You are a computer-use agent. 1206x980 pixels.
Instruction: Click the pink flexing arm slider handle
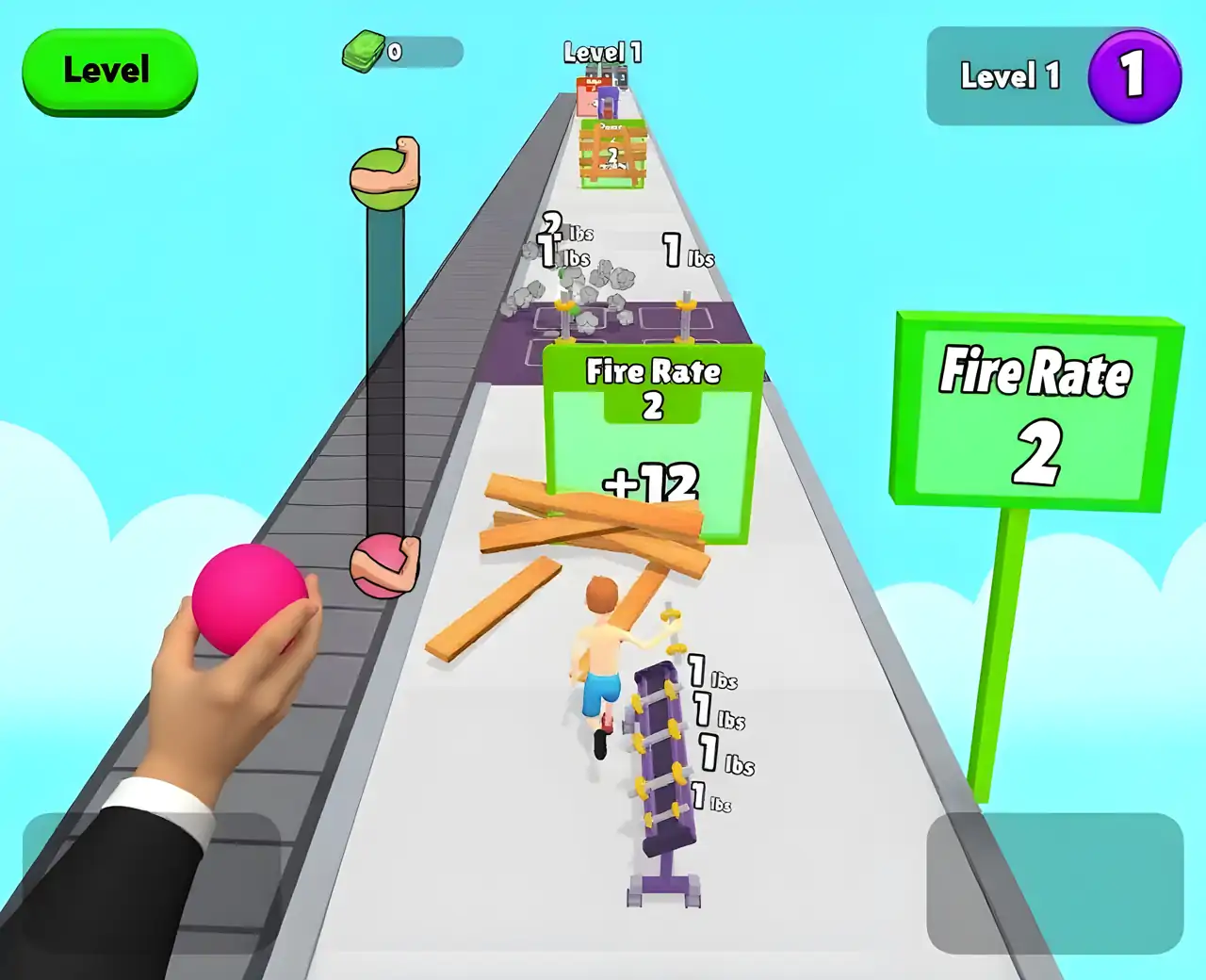point(385,565)
